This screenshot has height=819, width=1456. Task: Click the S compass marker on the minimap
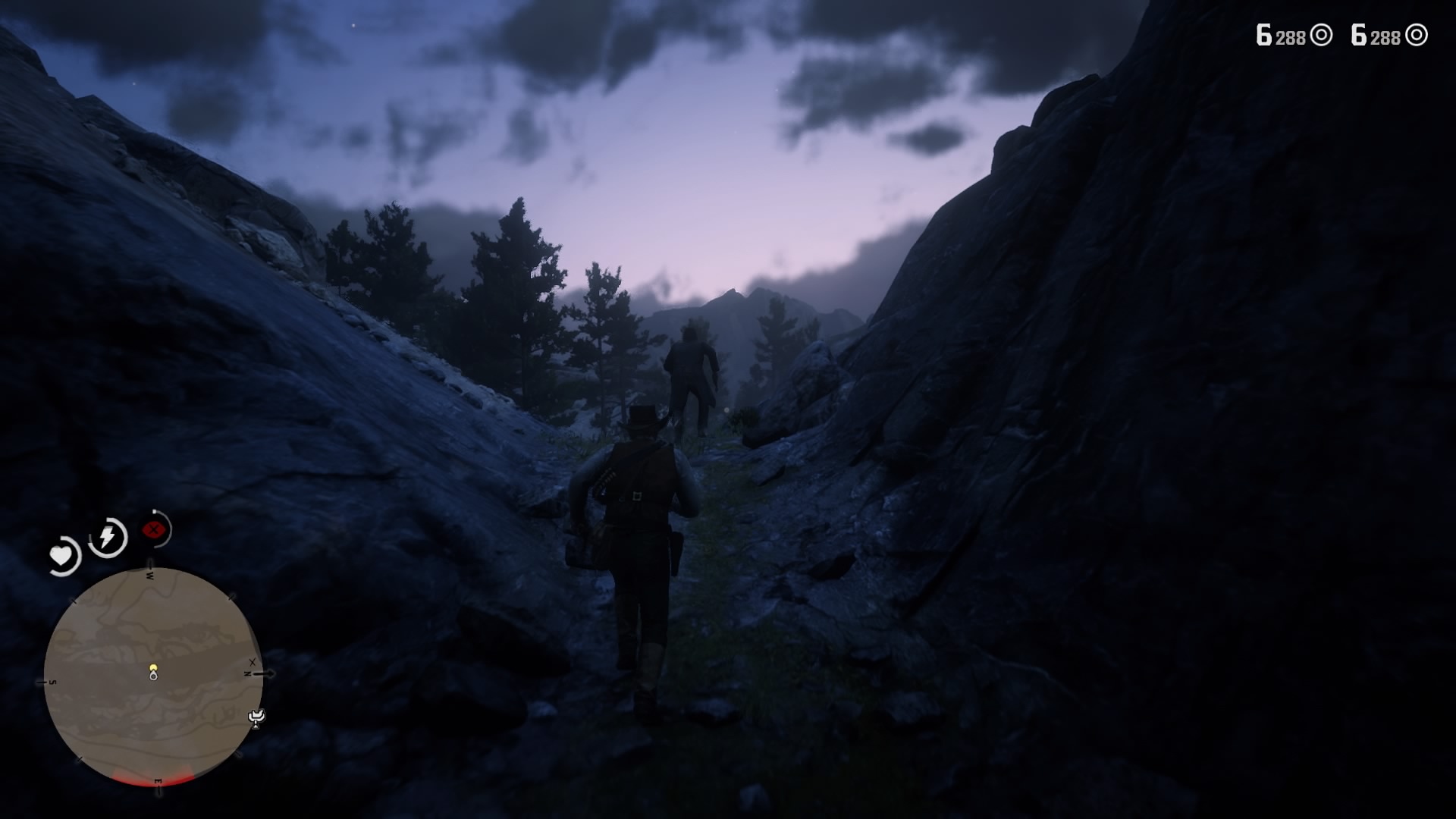[51, 682]
